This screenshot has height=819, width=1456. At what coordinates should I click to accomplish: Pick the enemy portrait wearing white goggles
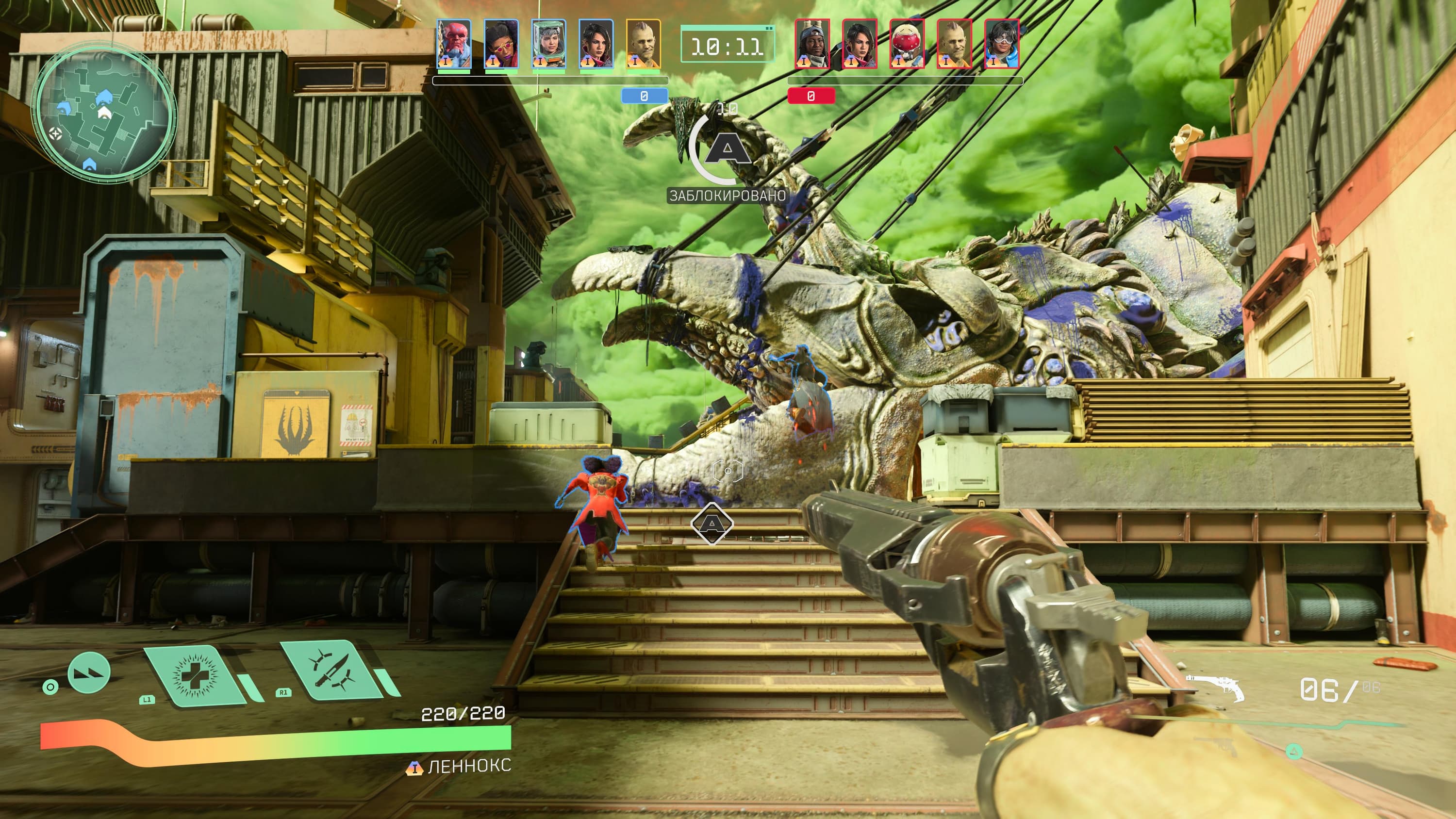1002,44
